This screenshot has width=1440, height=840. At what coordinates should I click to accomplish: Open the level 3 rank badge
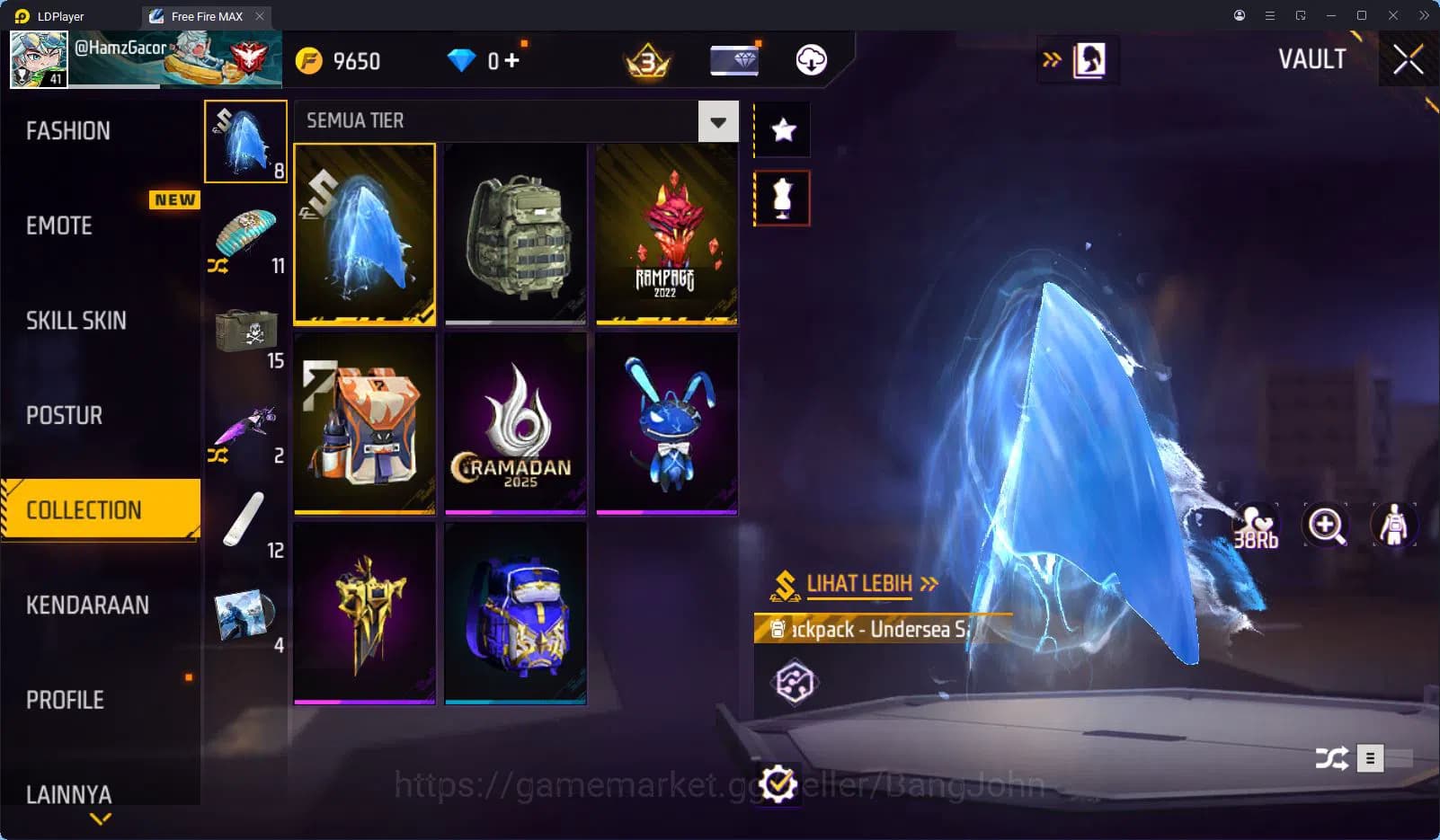647,60
